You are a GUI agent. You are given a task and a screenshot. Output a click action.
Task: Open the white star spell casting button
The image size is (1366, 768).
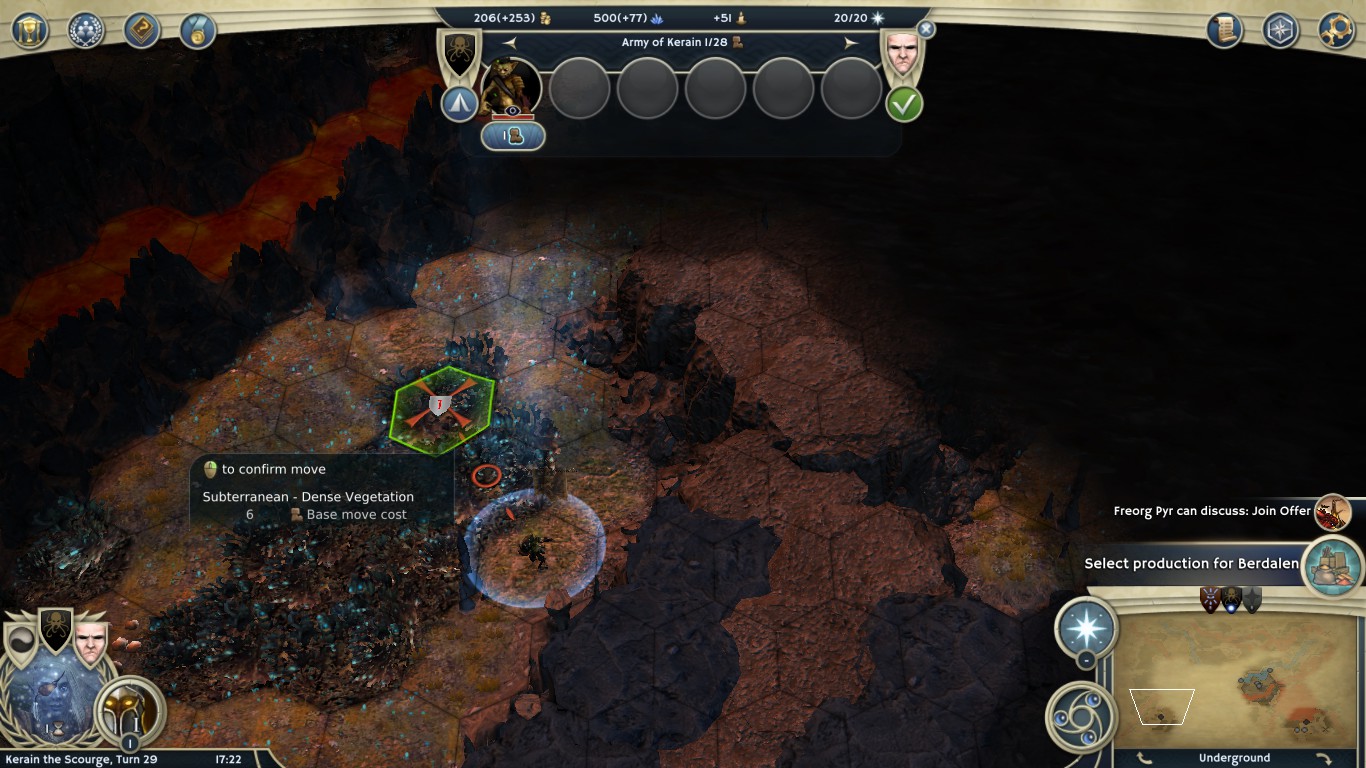[1086, 629]
